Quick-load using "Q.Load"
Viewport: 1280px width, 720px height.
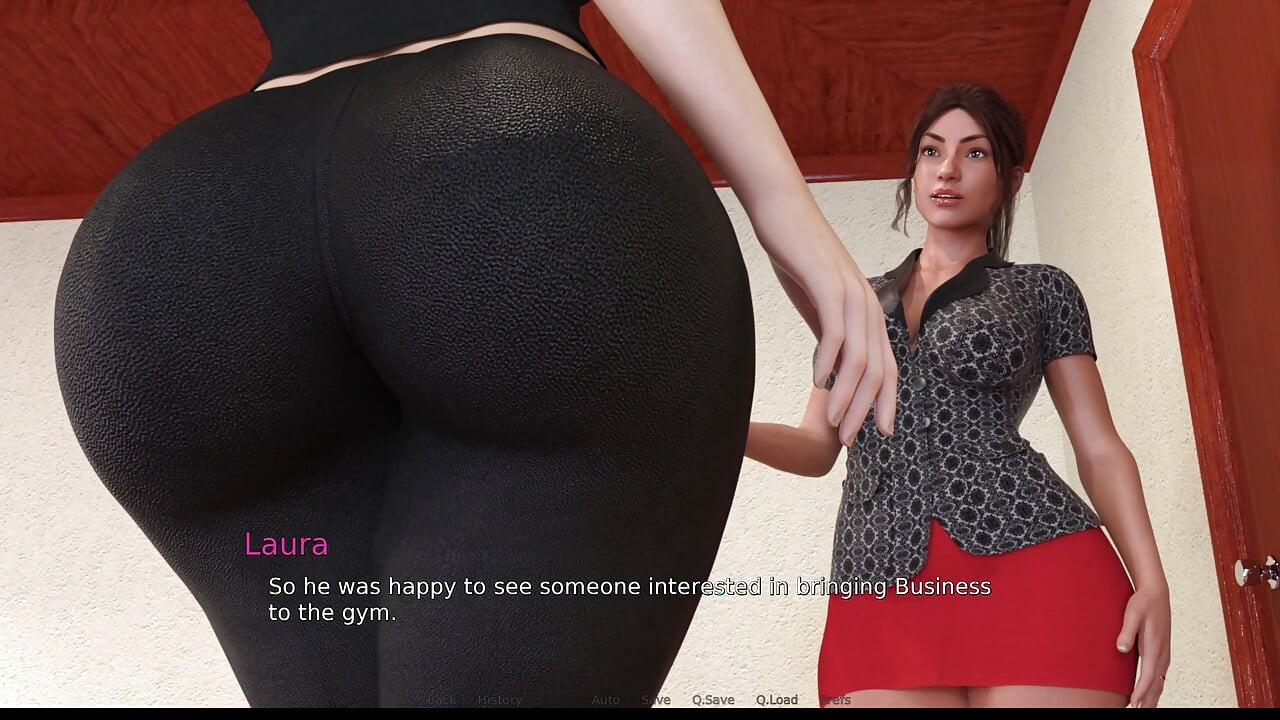775,701
